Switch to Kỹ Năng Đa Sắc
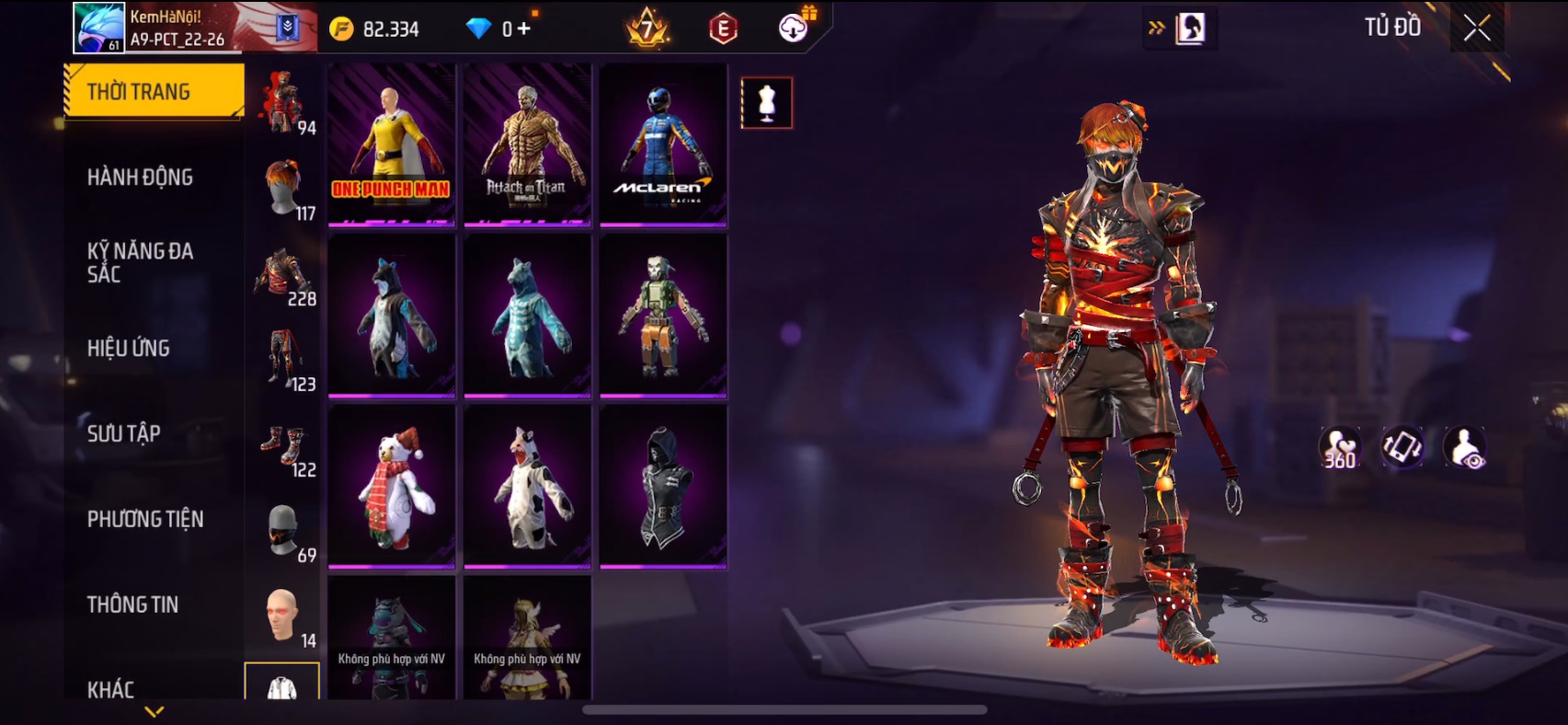This screenshot has height=725, width=1568. pos(140,262)
